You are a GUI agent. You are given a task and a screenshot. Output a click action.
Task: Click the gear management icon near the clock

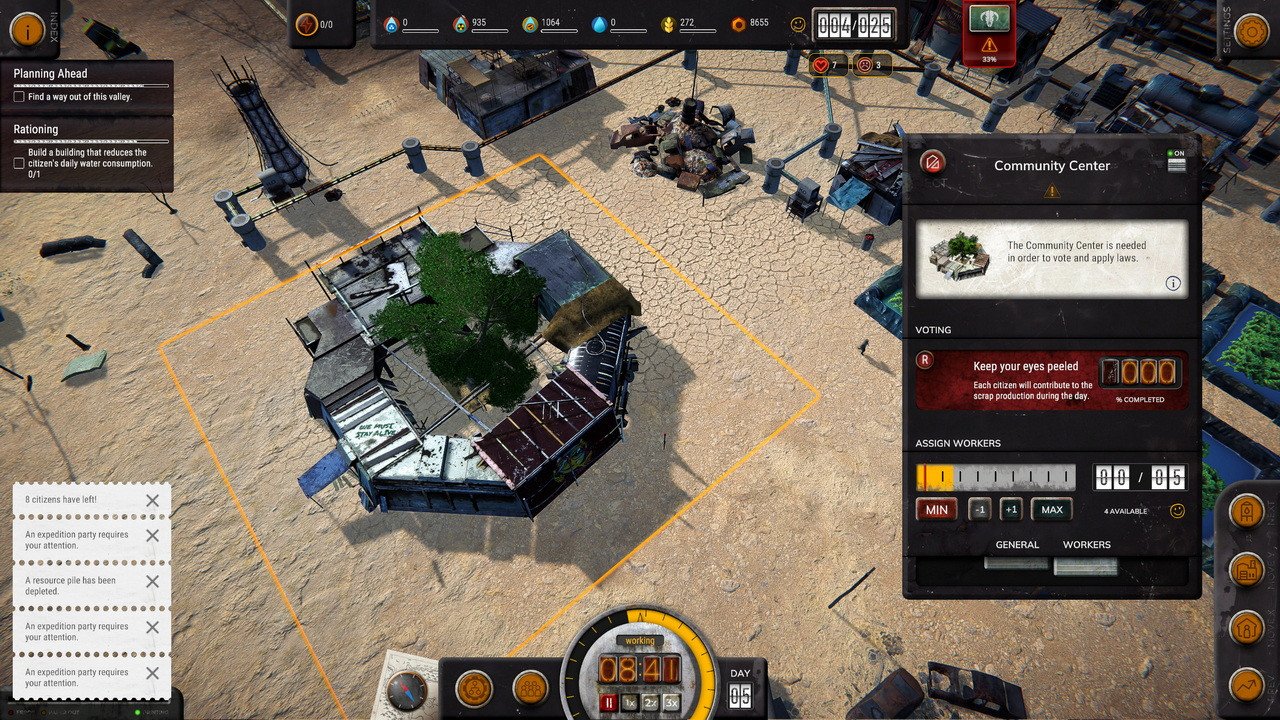coord(474,688)
